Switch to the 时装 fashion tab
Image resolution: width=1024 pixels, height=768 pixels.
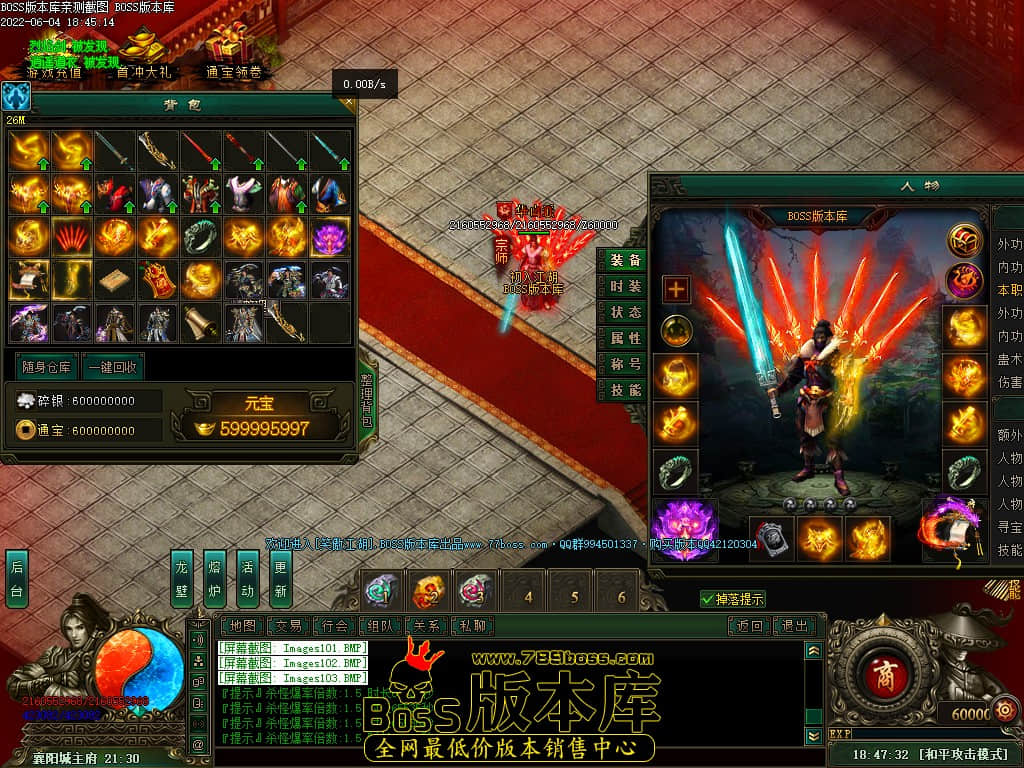coord(626,287)
